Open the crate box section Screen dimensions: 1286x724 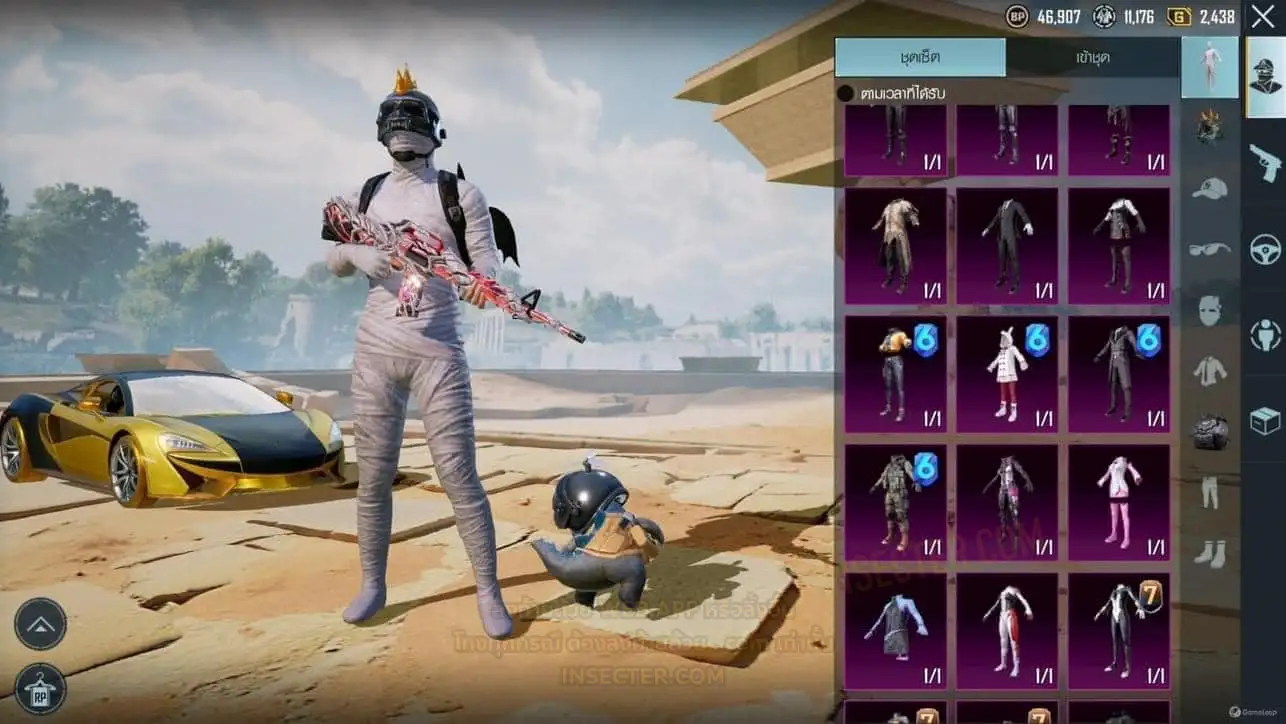tap(1265, 422)
